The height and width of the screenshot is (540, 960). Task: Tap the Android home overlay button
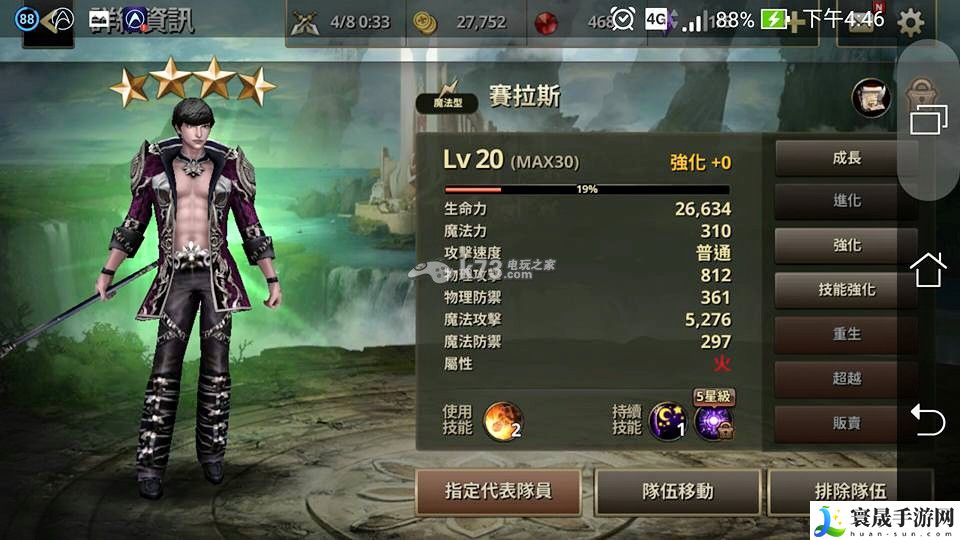[928, 270]
